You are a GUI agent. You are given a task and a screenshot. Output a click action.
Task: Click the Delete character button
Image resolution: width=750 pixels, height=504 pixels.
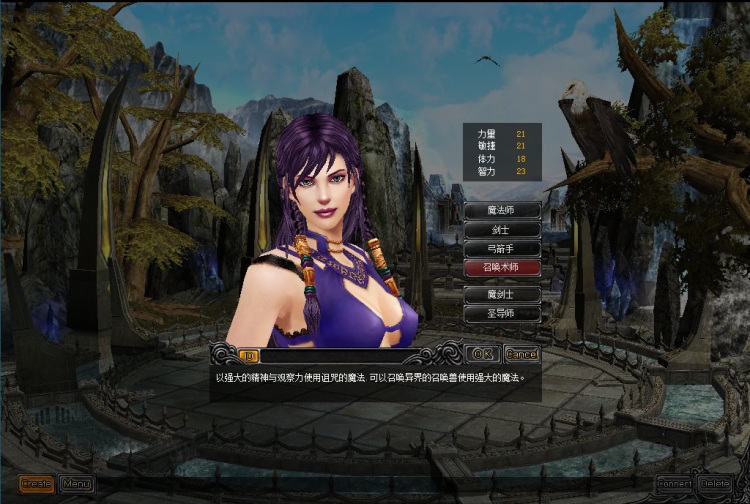[715, 484]
